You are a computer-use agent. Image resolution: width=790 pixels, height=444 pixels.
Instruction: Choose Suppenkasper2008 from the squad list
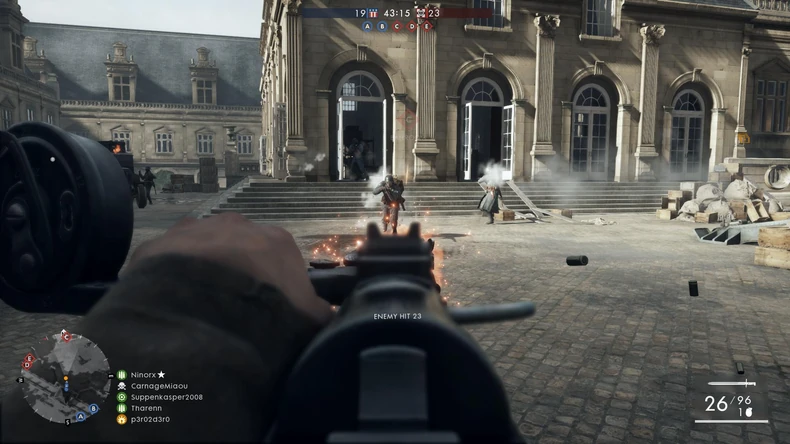[166, 397]
